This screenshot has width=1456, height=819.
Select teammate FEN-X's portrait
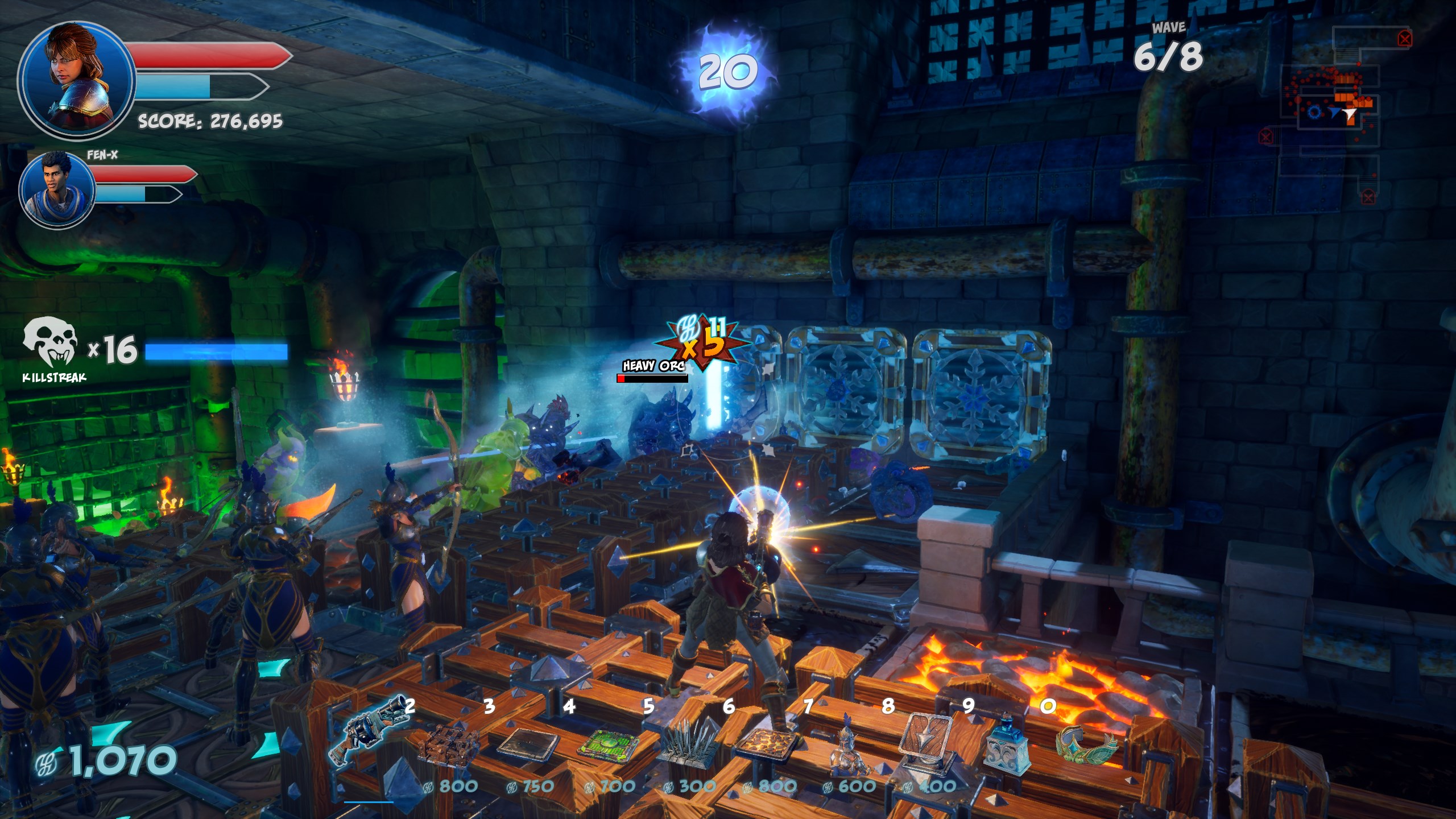pos(57,189)
